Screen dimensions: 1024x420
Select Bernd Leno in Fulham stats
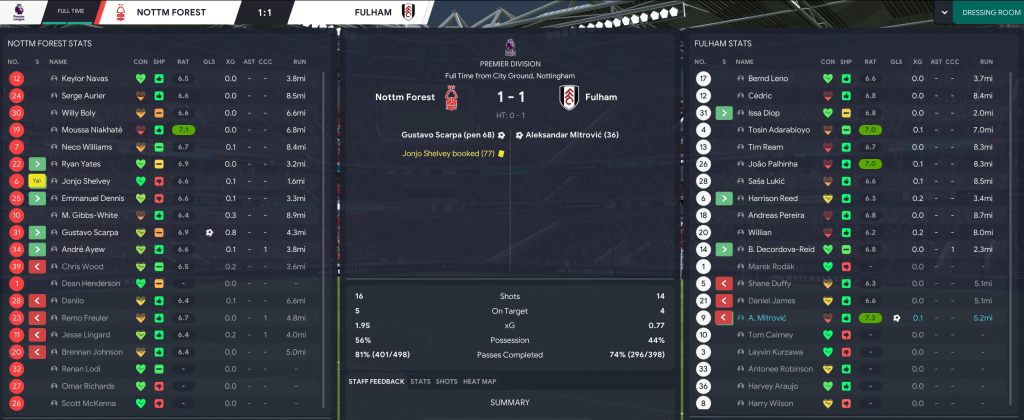(768, 78)
